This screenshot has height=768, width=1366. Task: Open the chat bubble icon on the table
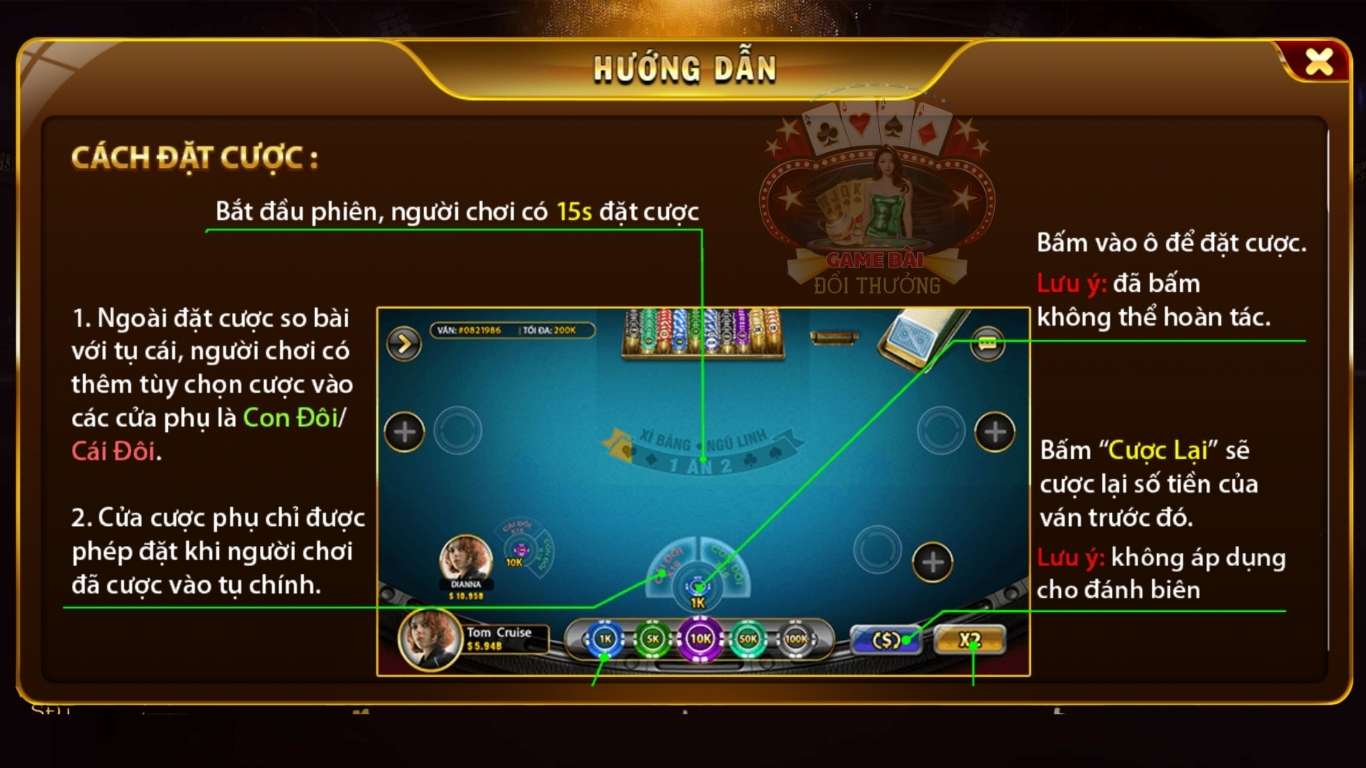click(987, 342)
